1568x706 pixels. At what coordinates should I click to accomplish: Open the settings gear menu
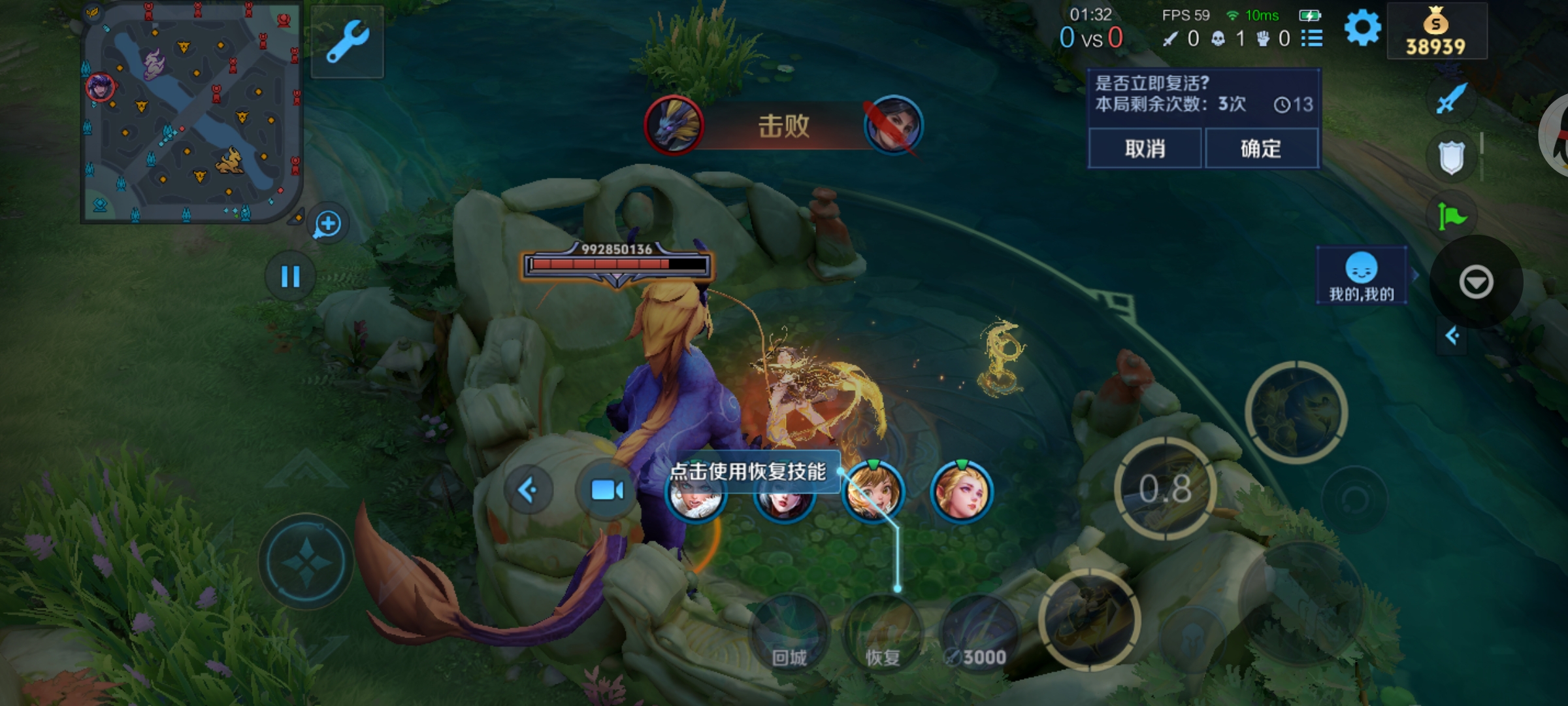pyautogui.click(x=1362, y=29)
